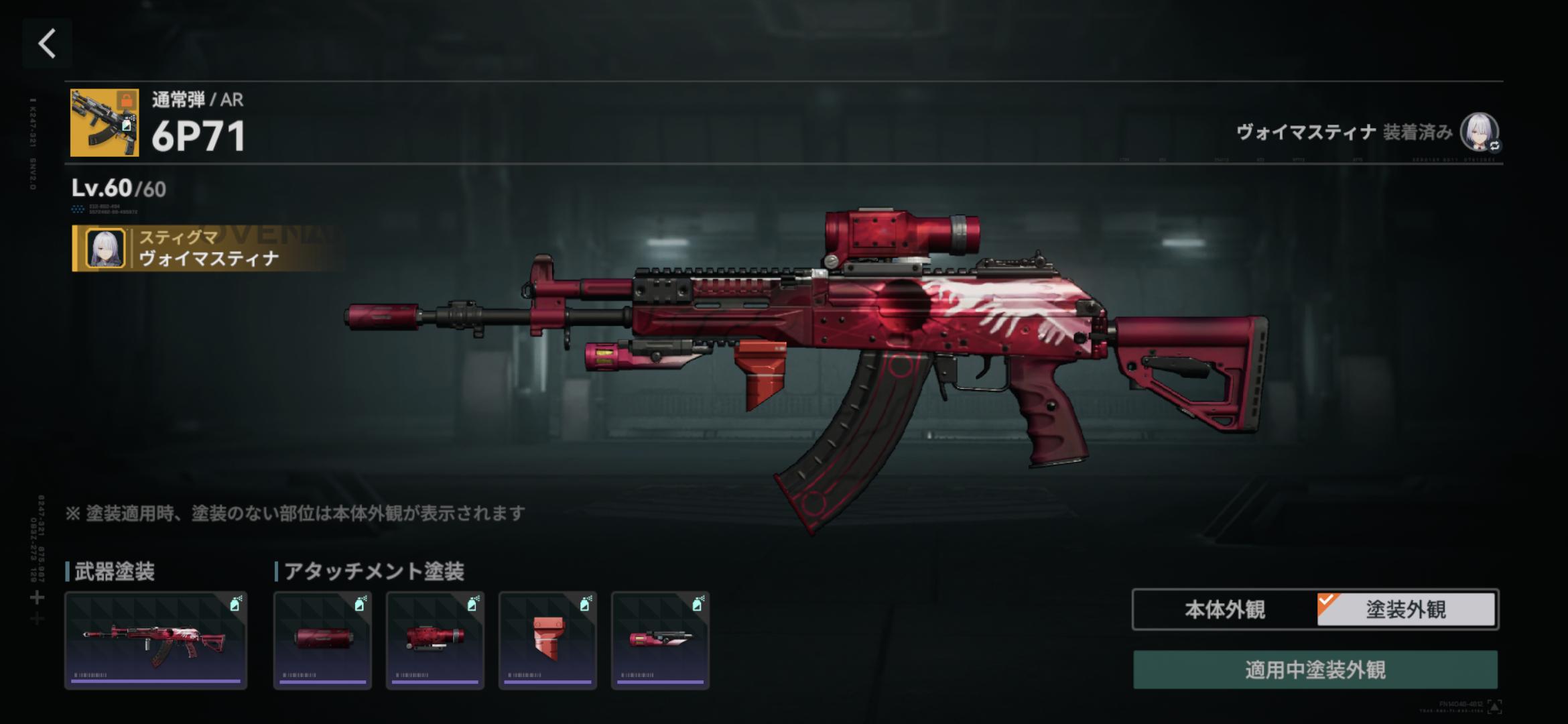Open the 6P71 weapon icon

(x=105, y=123)
